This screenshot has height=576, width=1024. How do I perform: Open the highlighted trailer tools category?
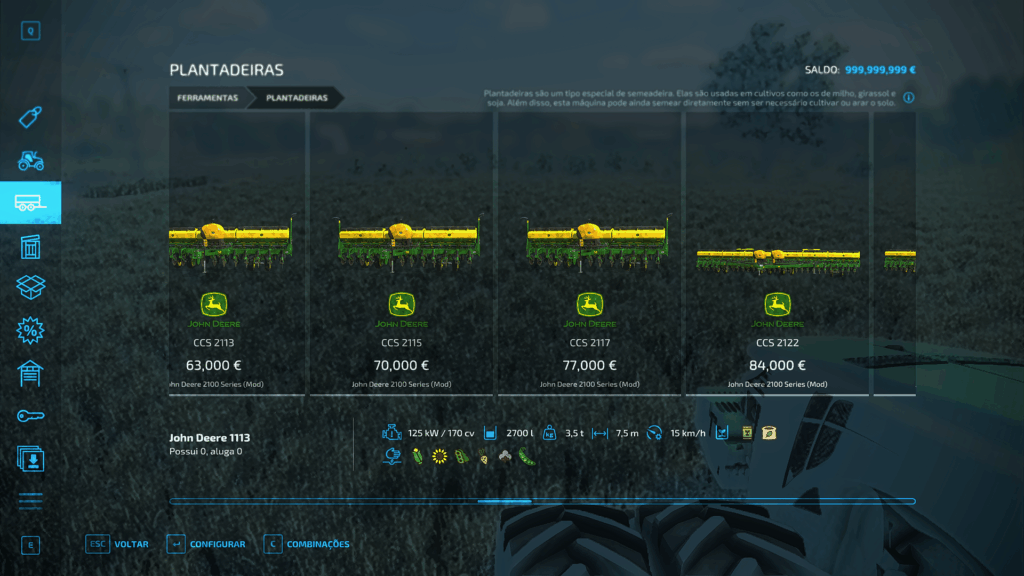pos(31,203)
